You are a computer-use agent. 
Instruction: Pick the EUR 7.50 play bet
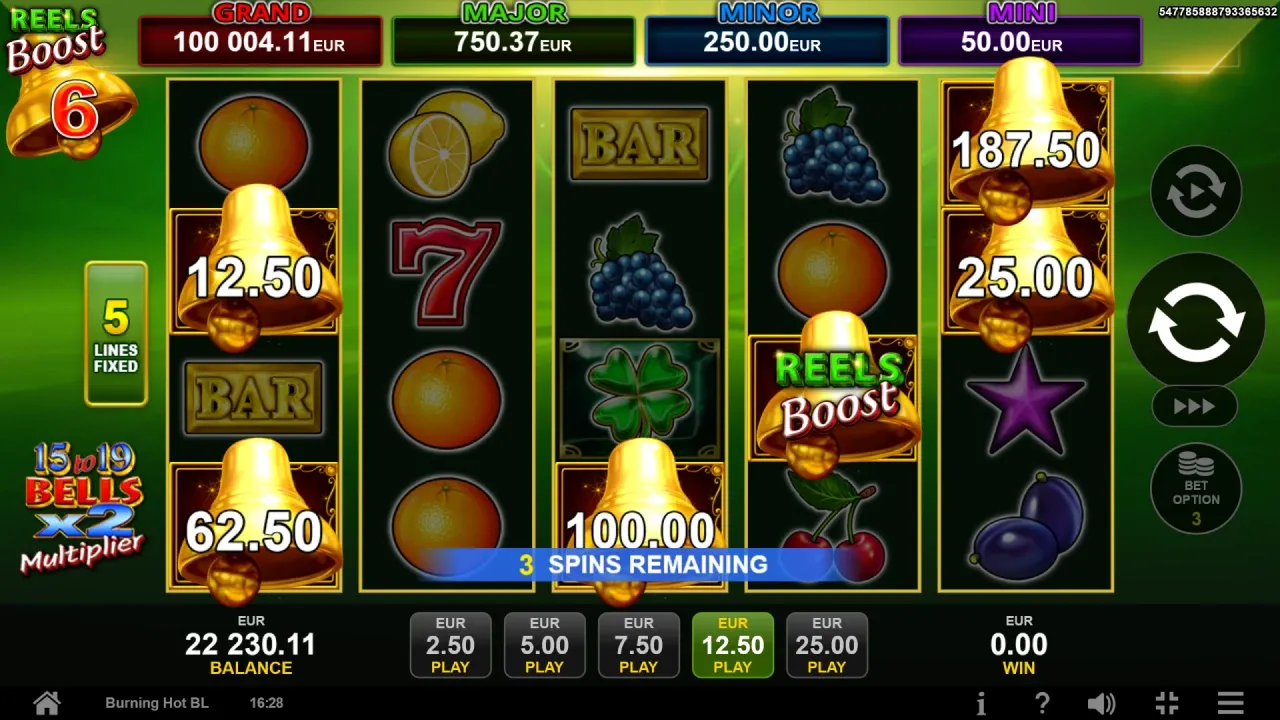[x=638, y=645]
